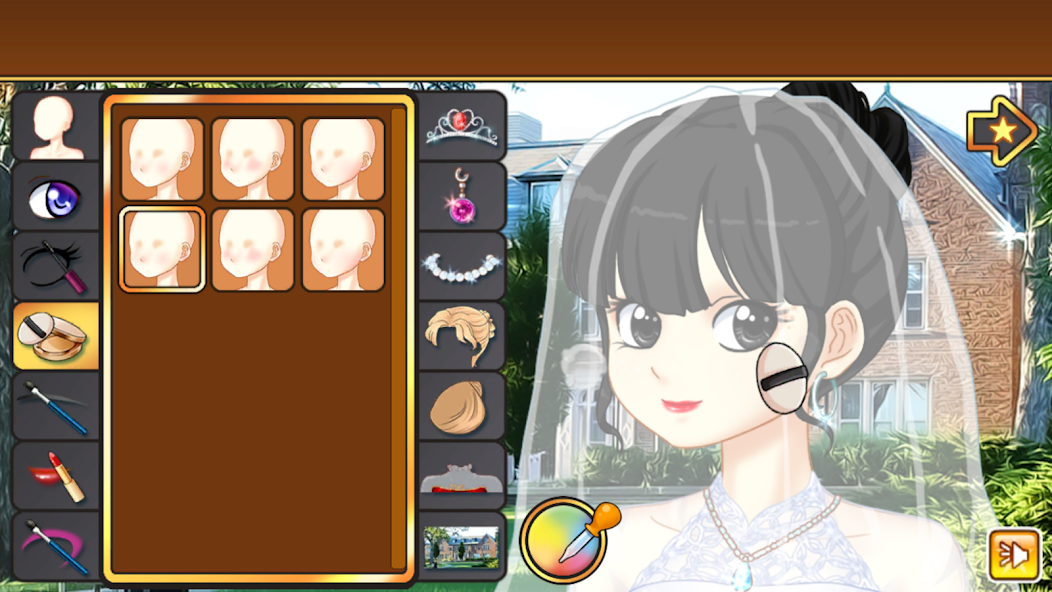Open the tiara accessories category
The image size is (1052, 592).
[x=462, y=126]
